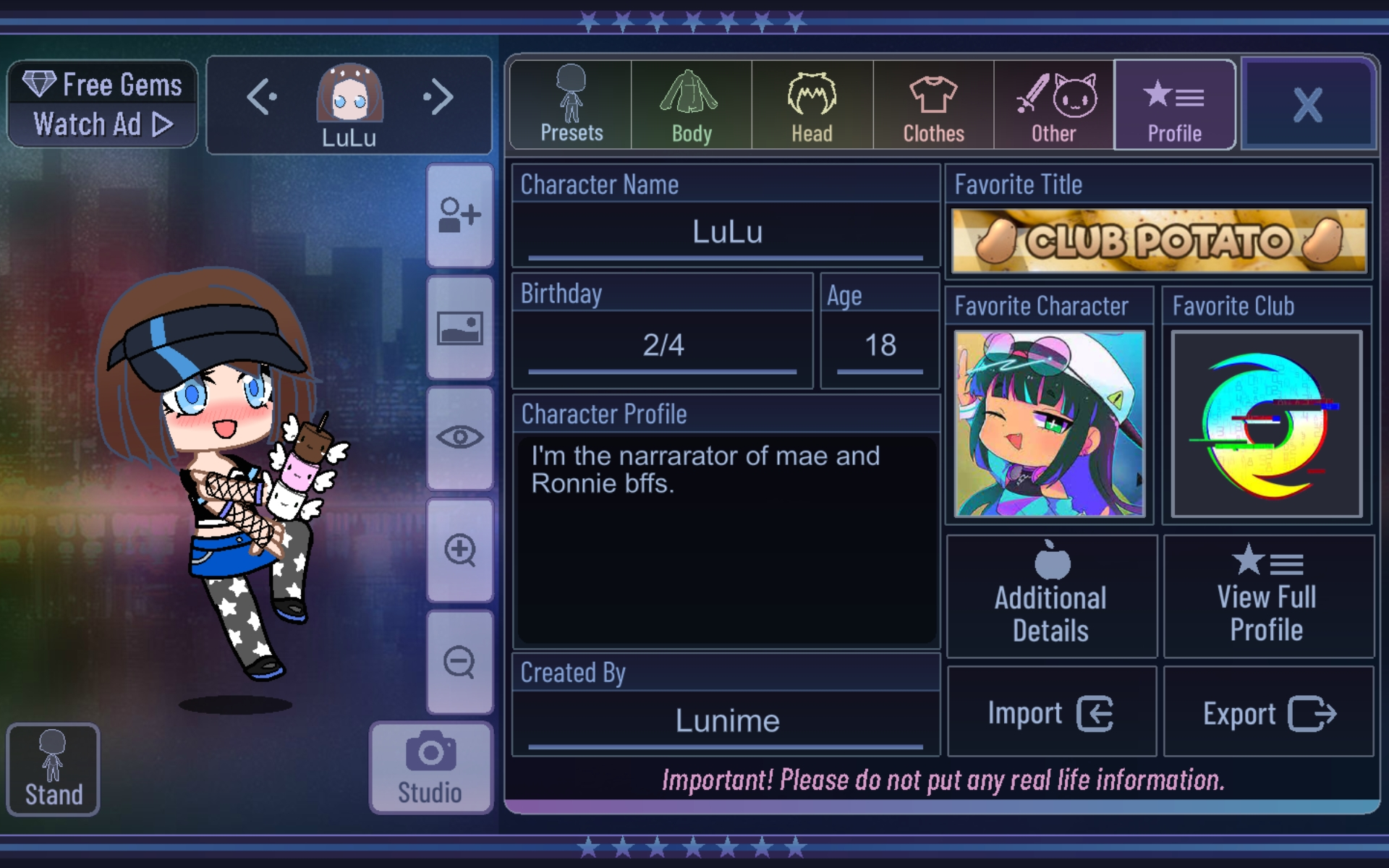Open the background image picker icon
The image size is (1389, 868).
click(459, 325)
